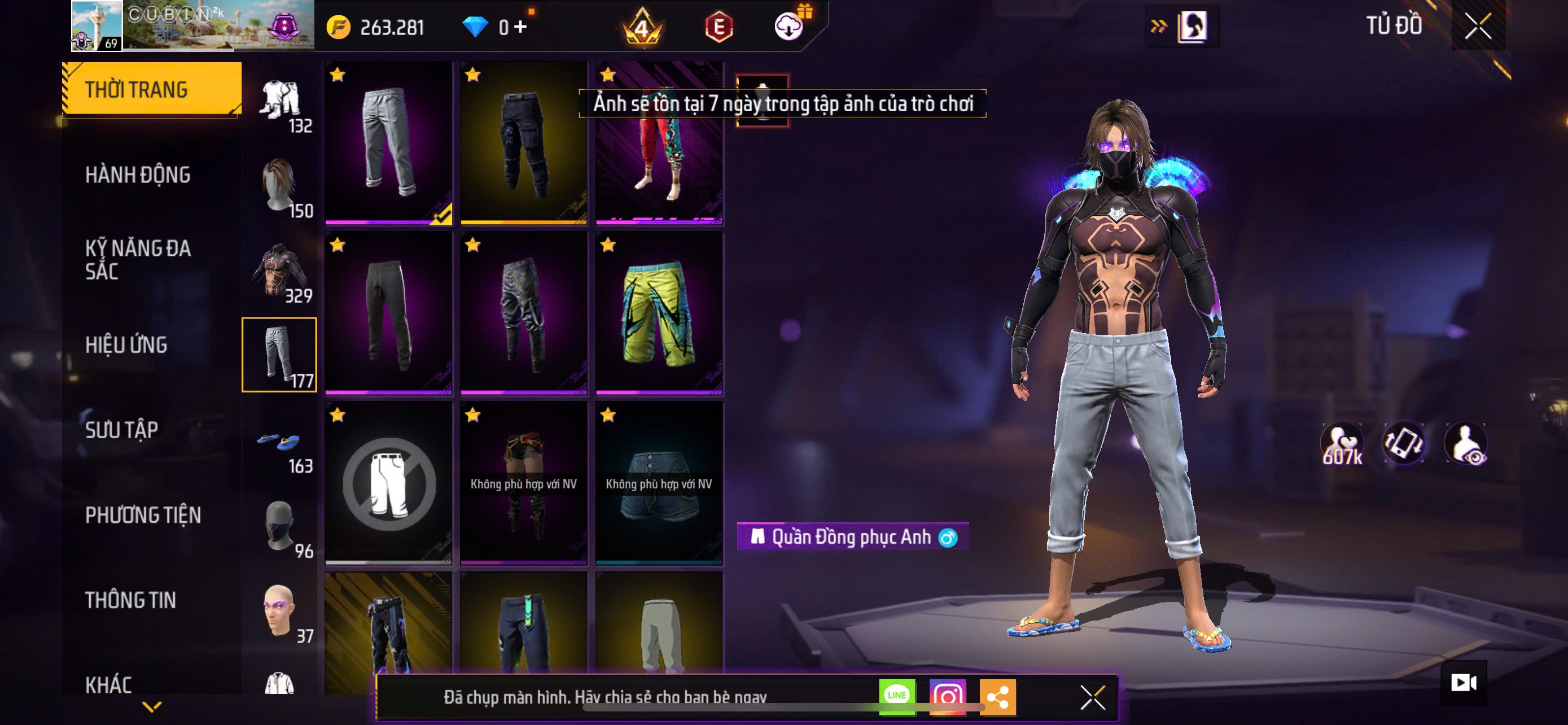Add diamonds with the plus button
This screenshot has width=1568, height=725.
click(520, 27)
